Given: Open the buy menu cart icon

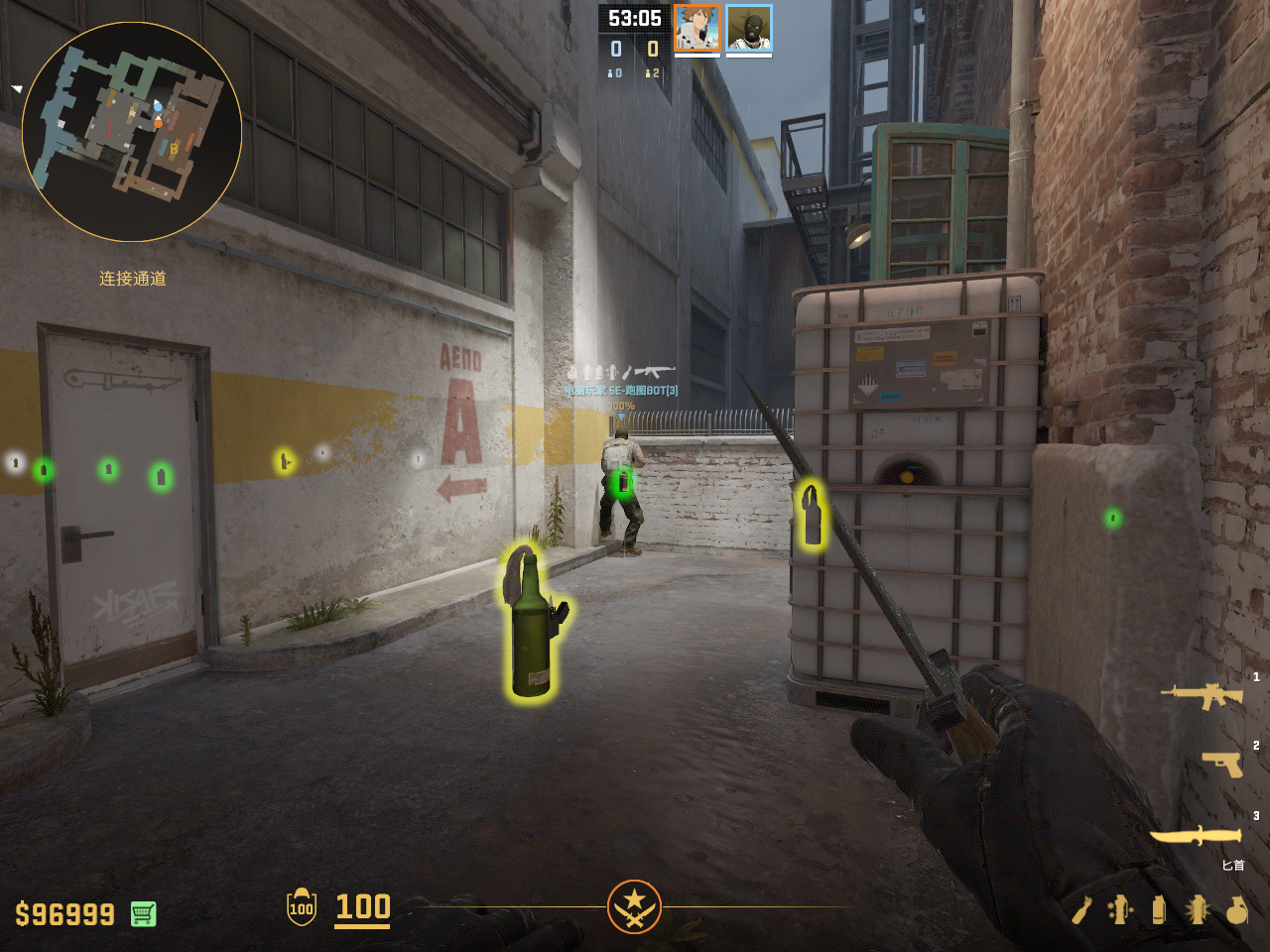Looking at the screenshot, I should (x=143, y=913).
